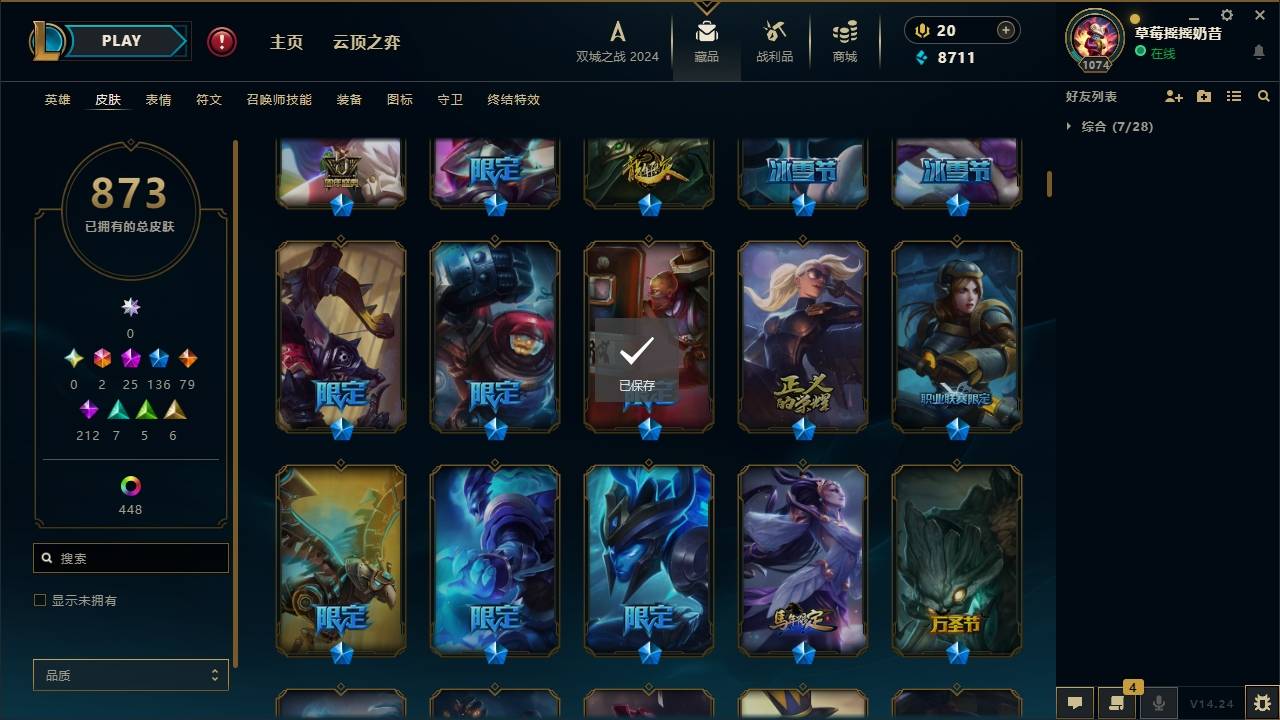Open the 品质 quality sort dropdown
Image resolution: width=1280 pixels, height=720 pixels.
pos(130,675)
